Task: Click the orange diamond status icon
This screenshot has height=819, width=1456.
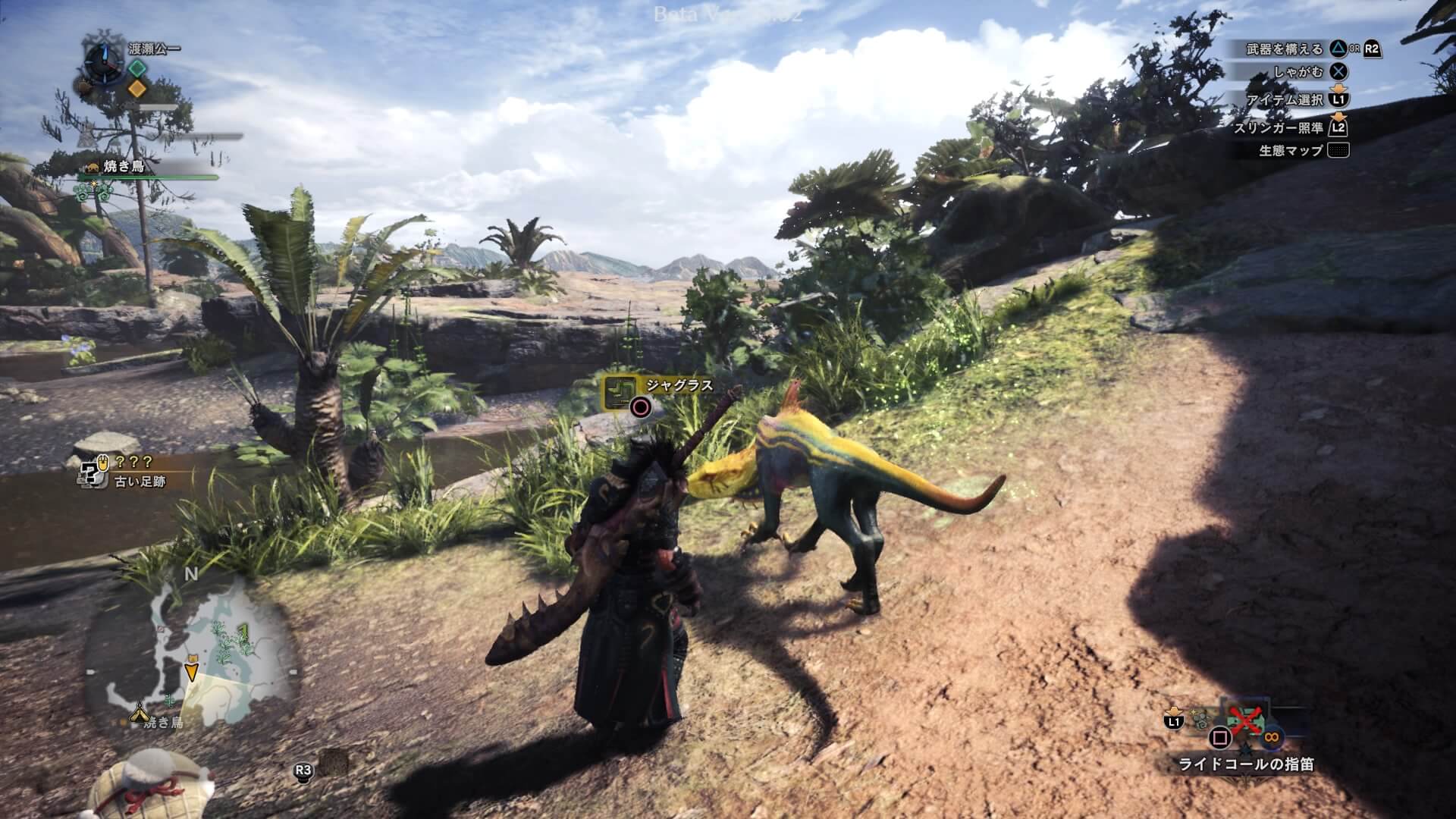Action: [136, 88]
